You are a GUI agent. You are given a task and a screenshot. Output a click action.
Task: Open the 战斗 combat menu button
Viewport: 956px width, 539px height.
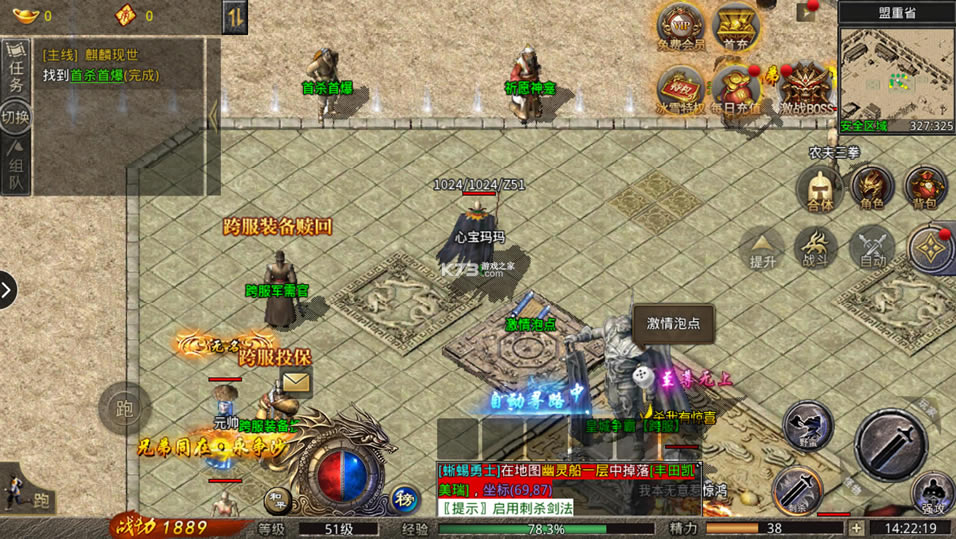coord(816,245)
